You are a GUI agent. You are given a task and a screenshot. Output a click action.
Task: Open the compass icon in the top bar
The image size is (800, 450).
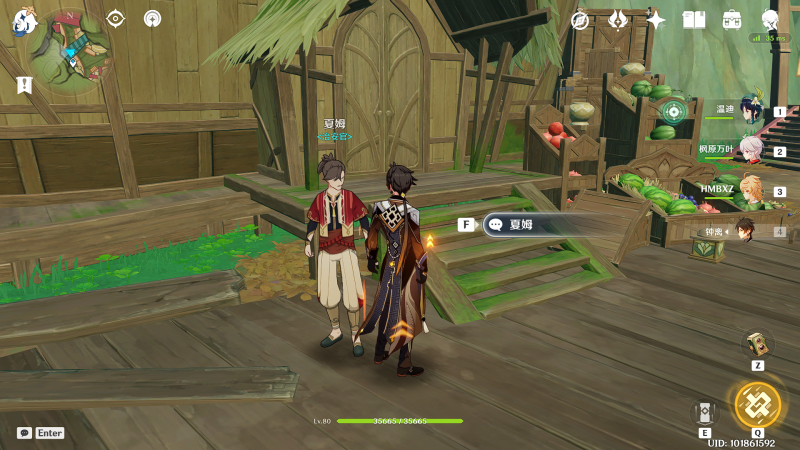[x=580, y=20]
